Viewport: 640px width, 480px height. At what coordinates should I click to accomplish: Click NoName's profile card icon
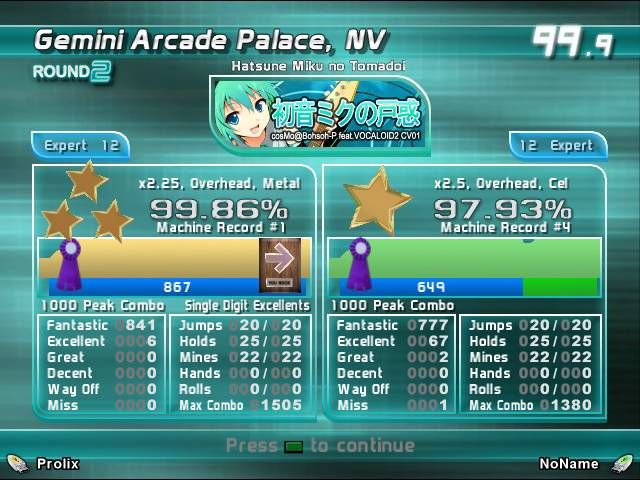tap(623, 463)
